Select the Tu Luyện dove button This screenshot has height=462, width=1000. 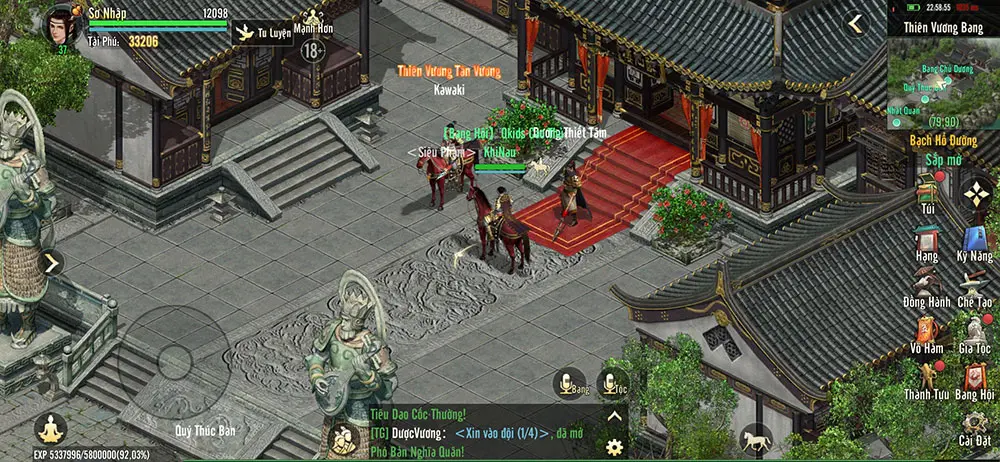[243, 34]
